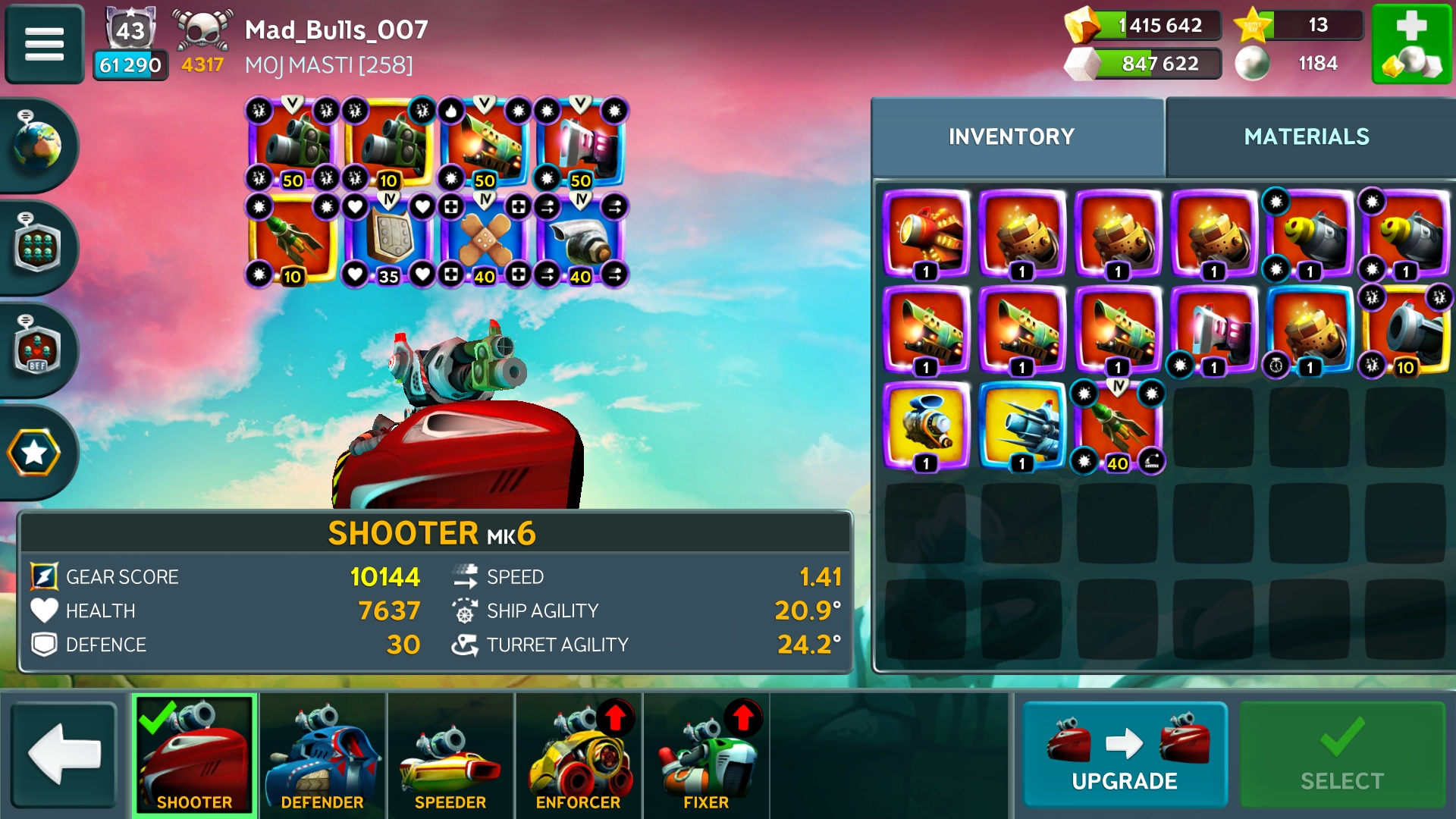Image resolution: width=1456 pixels, height=819 pixels.
Task: Choose the Fixer ship
Action: point(706,755)
